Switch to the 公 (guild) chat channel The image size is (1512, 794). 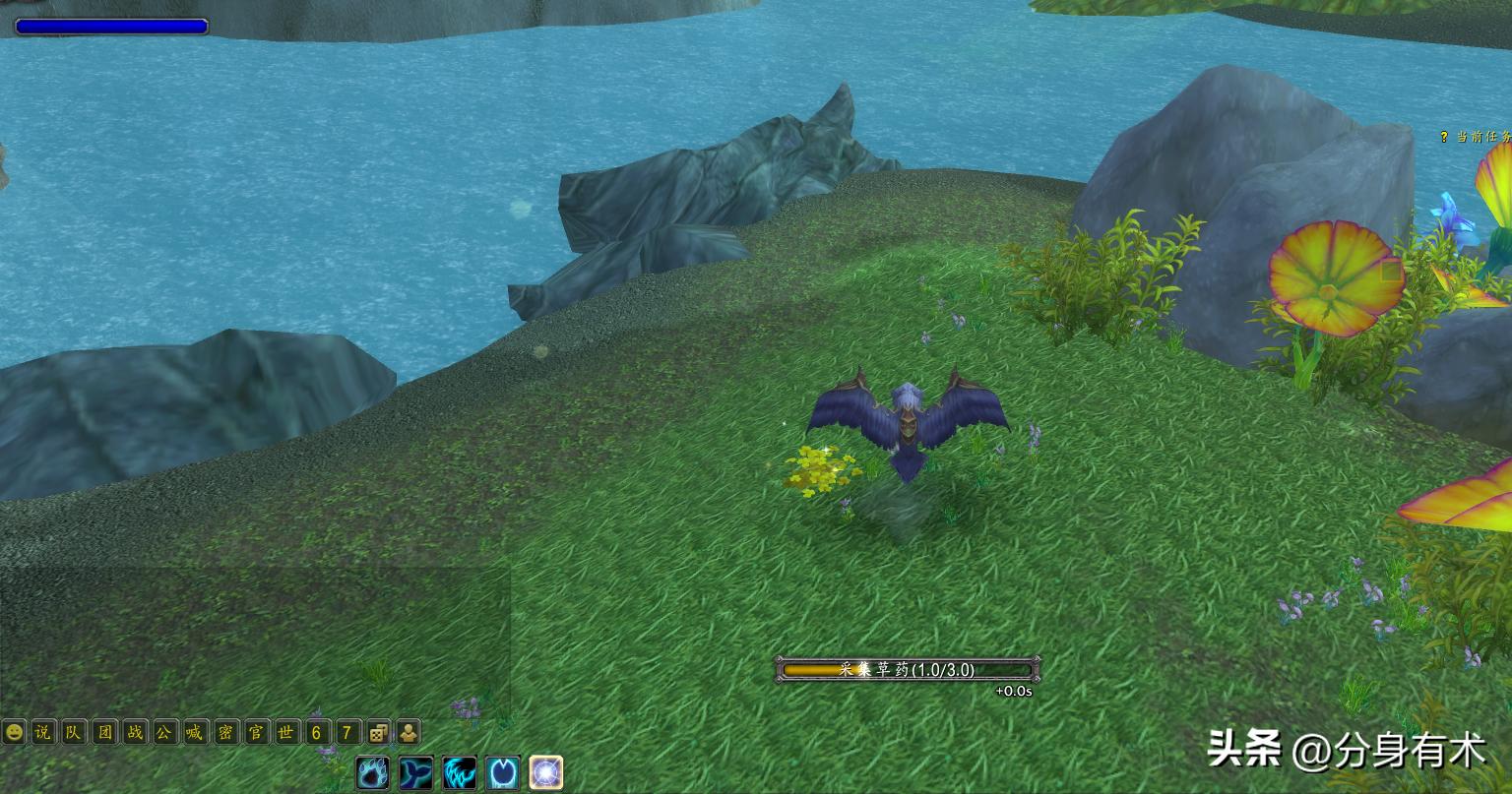(x=165, y=733)
